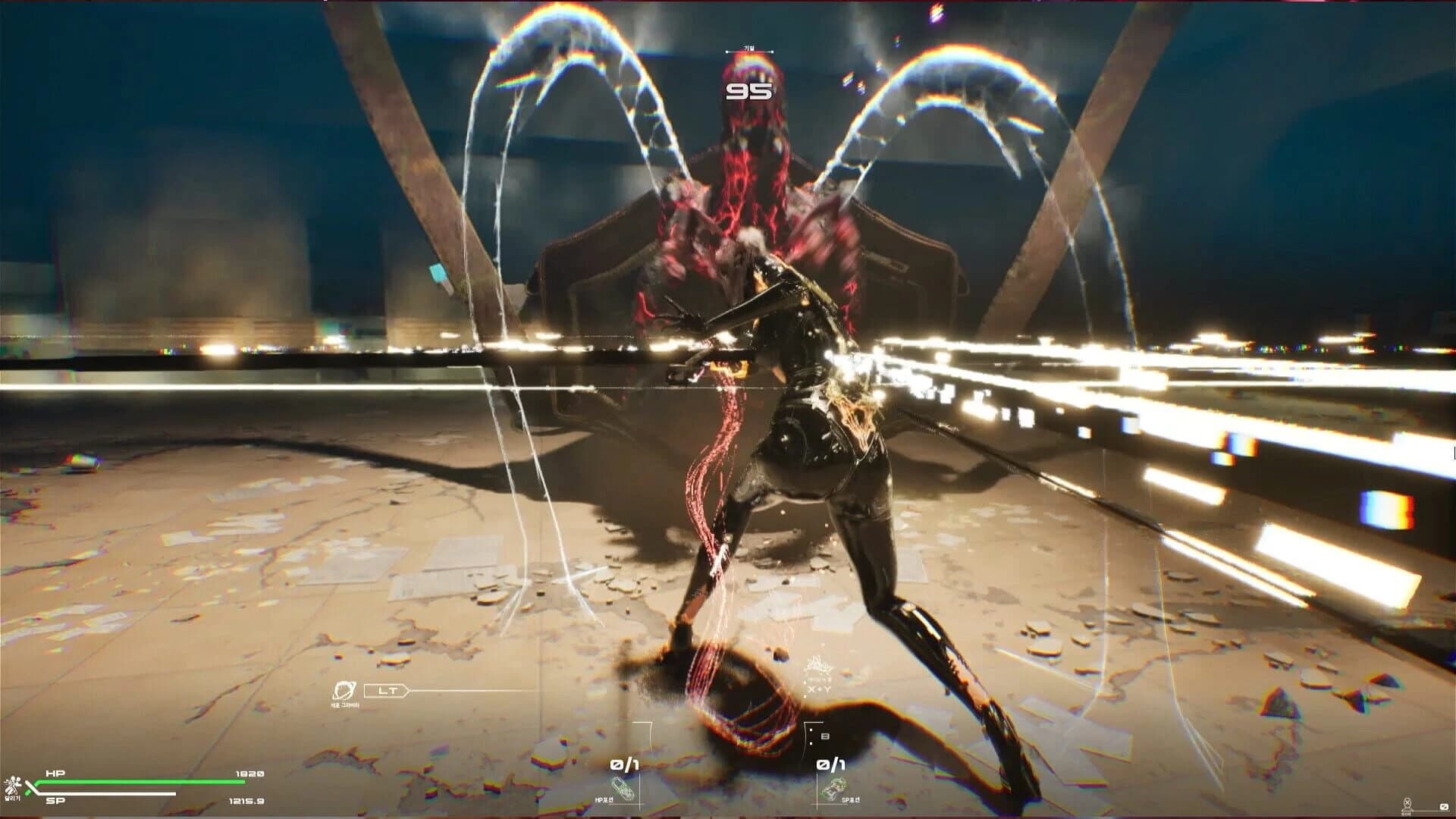Select the Zero Gravity skill icon
The image size is (1456, 819).
[x=346, y=689]
